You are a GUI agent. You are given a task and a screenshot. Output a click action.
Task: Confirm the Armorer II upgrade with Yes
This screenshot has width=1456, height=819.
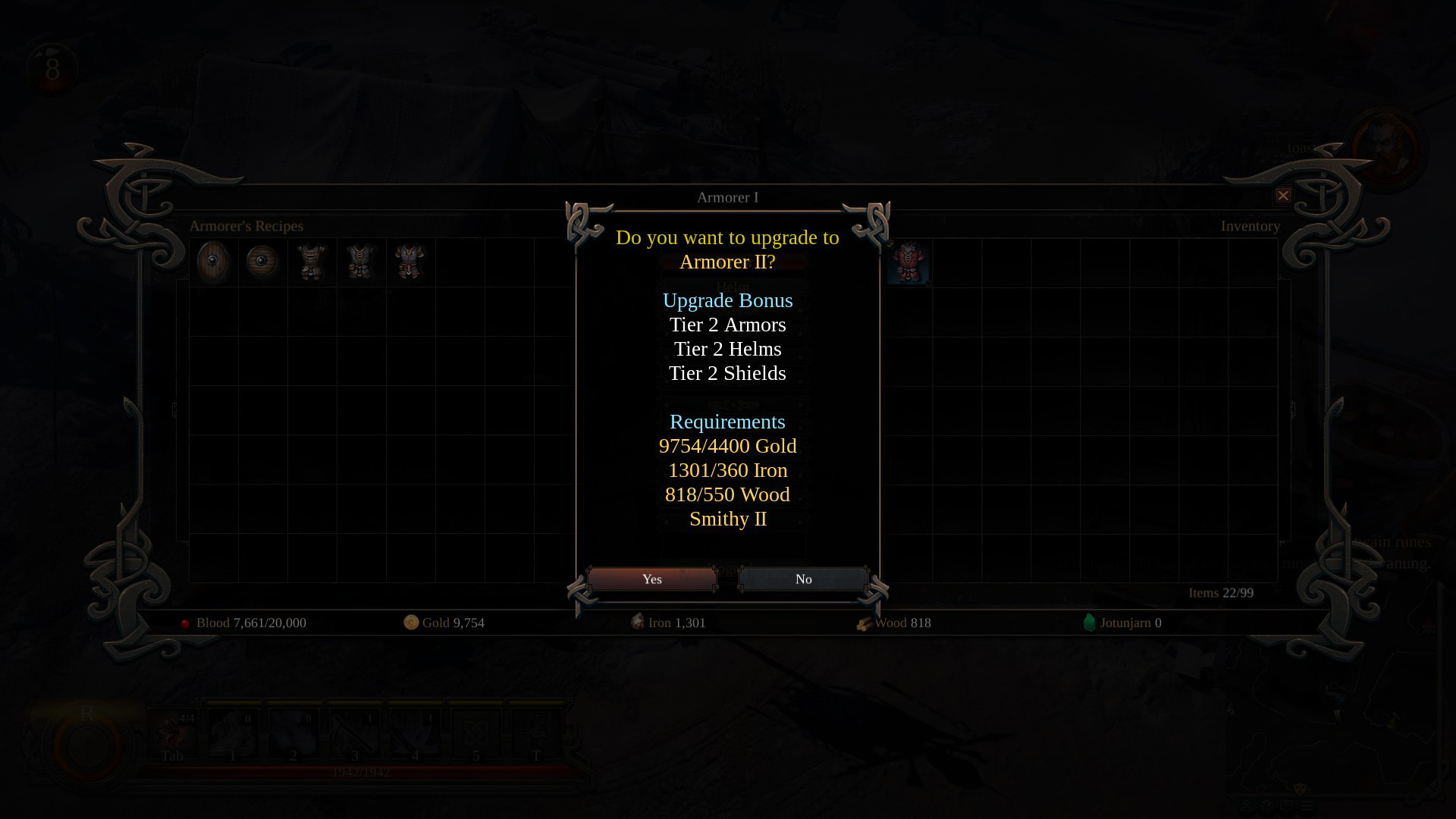tap(651, 579)
